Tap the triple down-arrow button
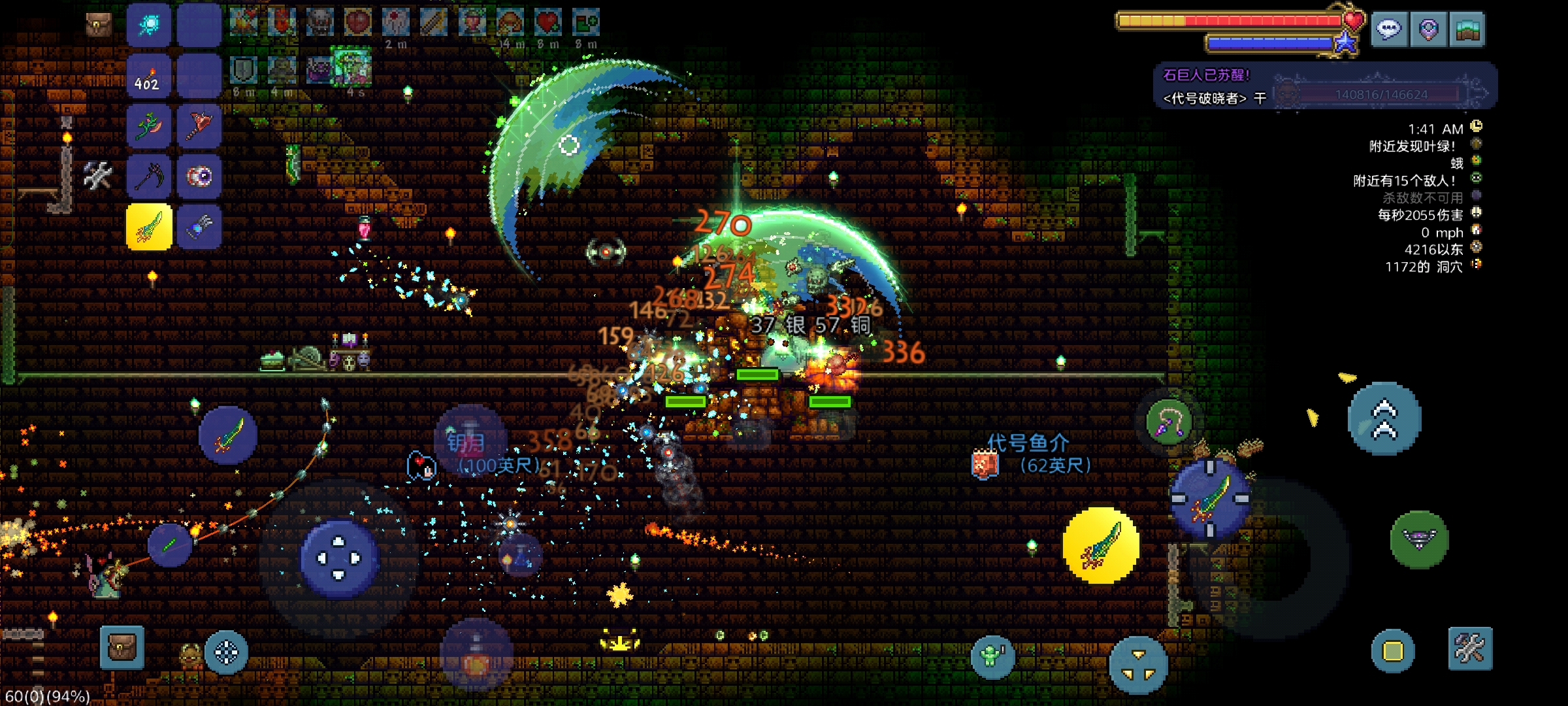The height and width of the screenshot is (706, 1568). coord(1138,664)
